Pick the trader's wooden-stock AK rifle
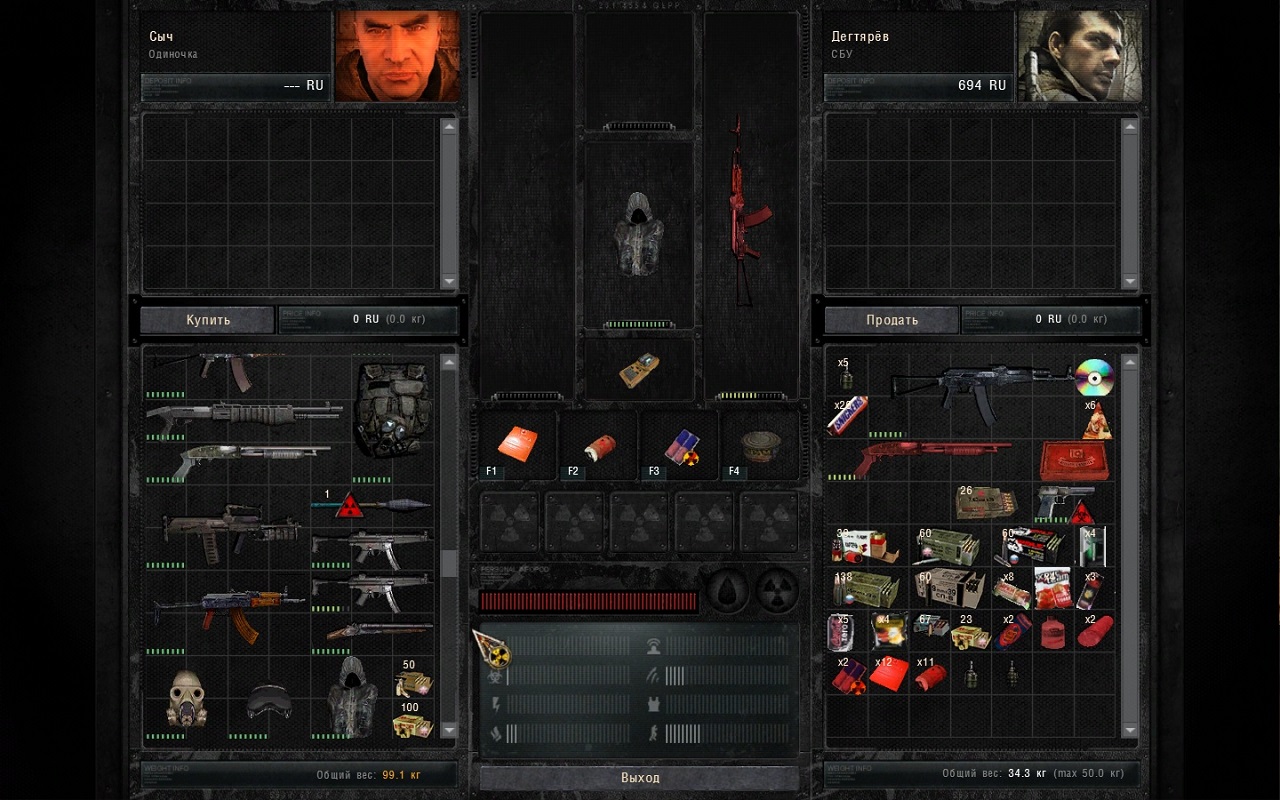Screen dimensions: 1280x800 (228, 610)
